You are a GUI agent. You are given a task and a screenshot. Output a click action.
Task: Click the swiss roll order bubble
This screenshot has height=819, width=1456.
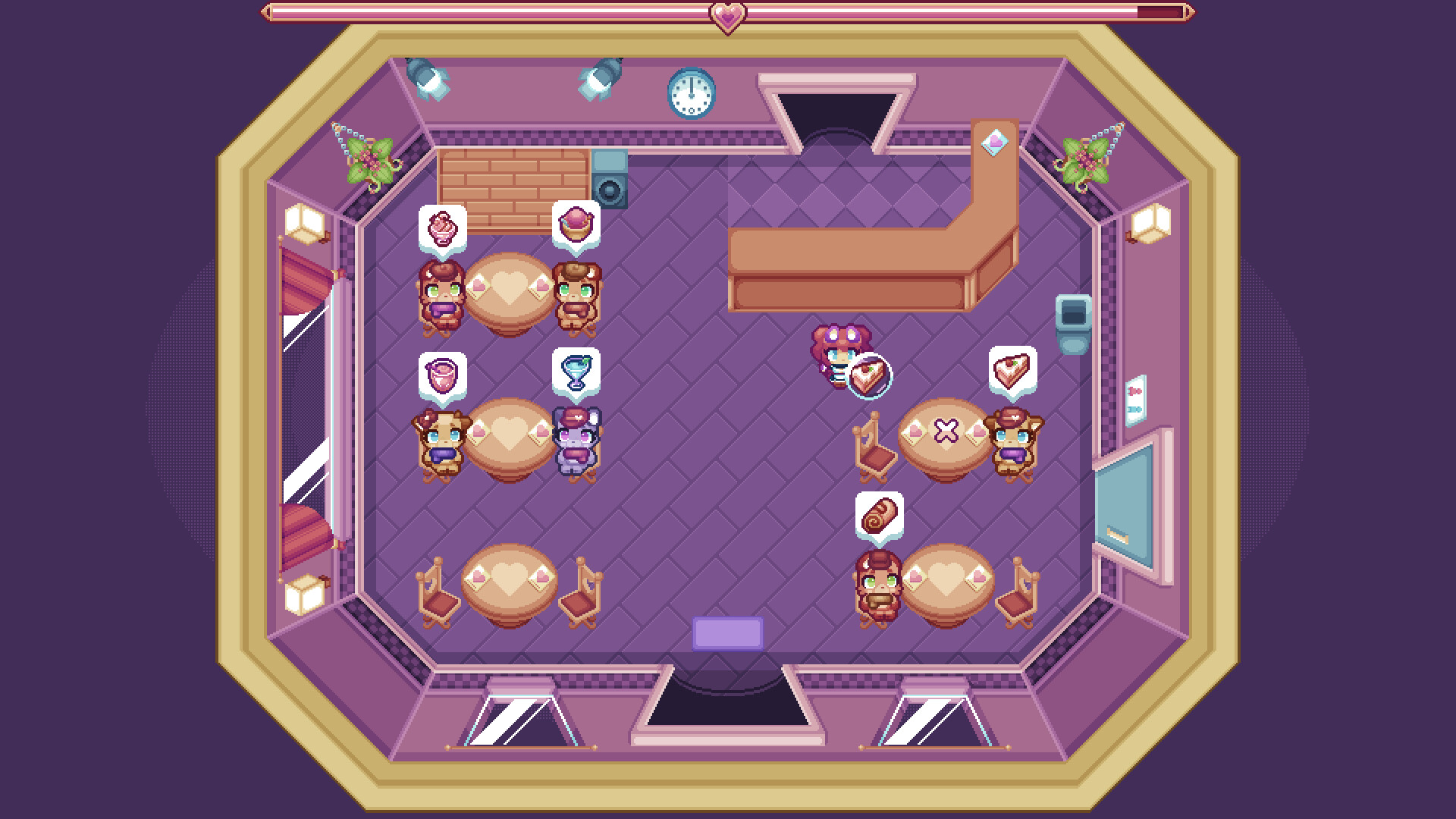point(880,516)
